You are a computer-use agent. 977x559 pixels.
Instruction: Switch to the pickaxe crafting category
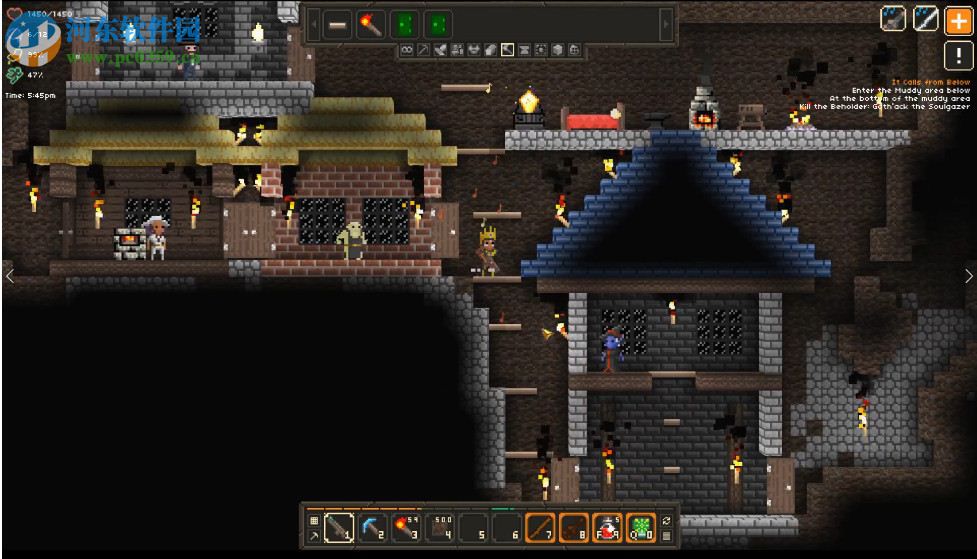tap(423, 49)
